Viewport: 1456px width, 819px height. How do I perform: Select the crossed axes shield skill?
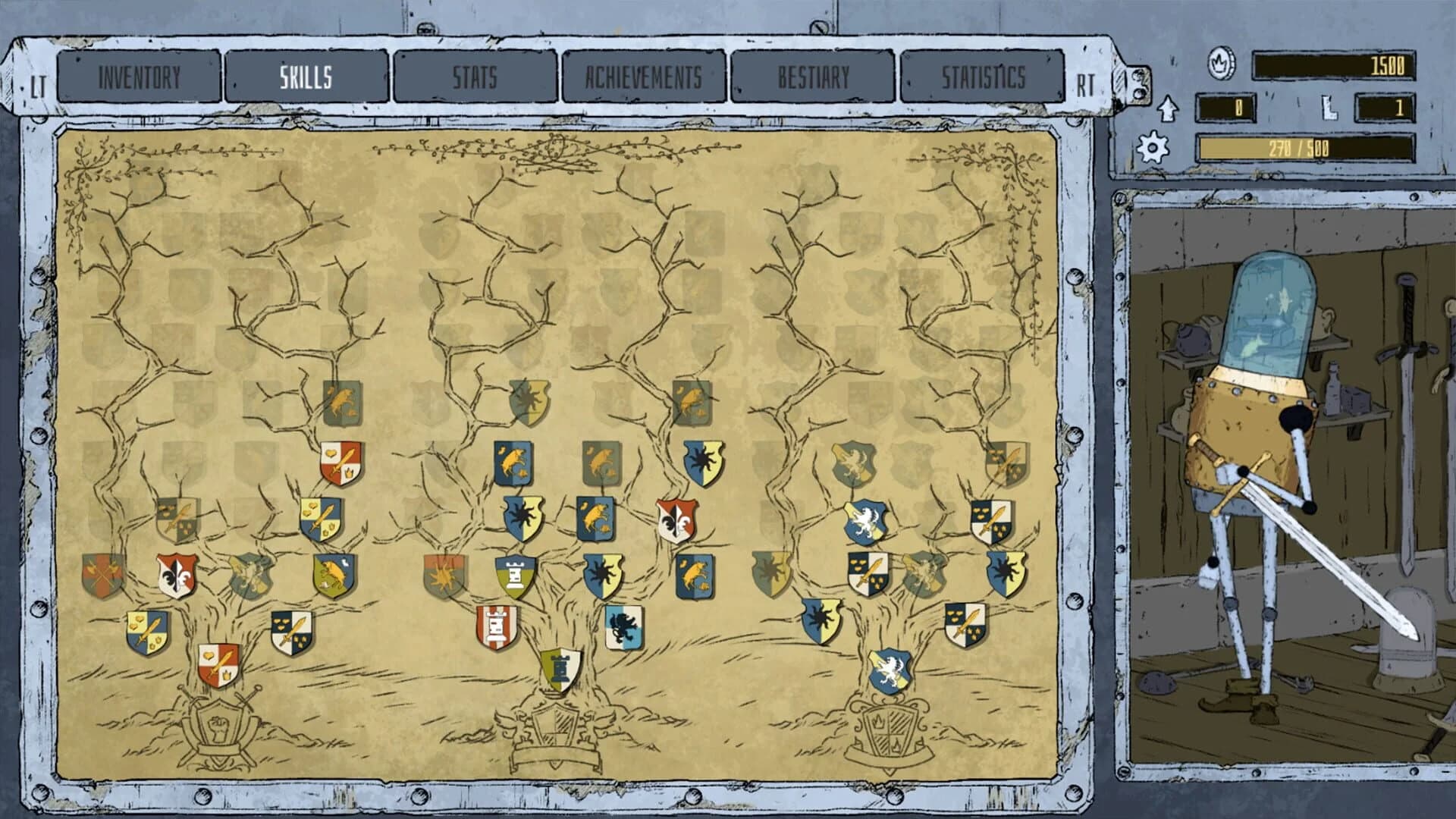click(x=101, y=575)
